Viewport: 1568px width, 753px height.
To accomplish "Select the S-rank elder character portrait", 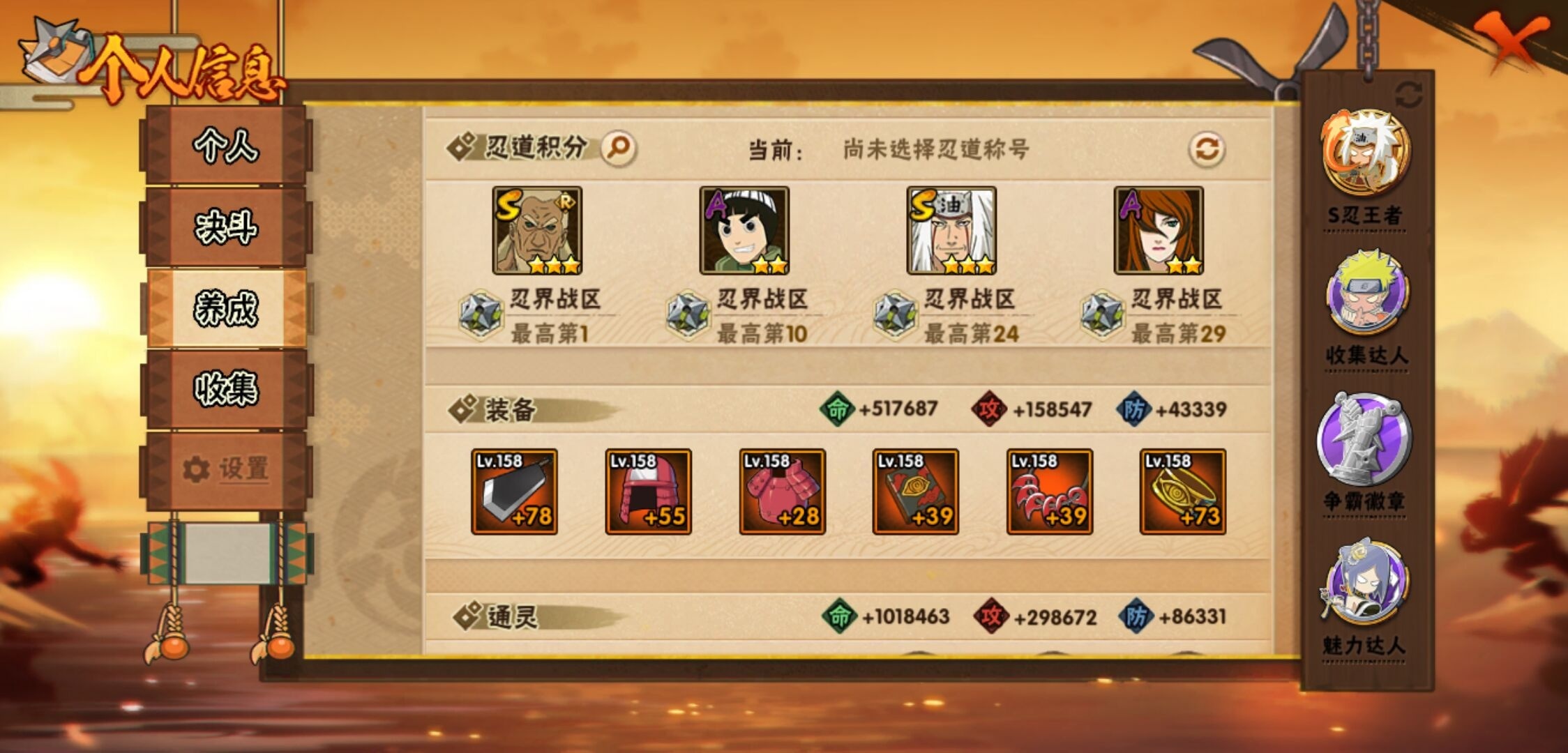I will pyautogui.click(x=534, y=231).
